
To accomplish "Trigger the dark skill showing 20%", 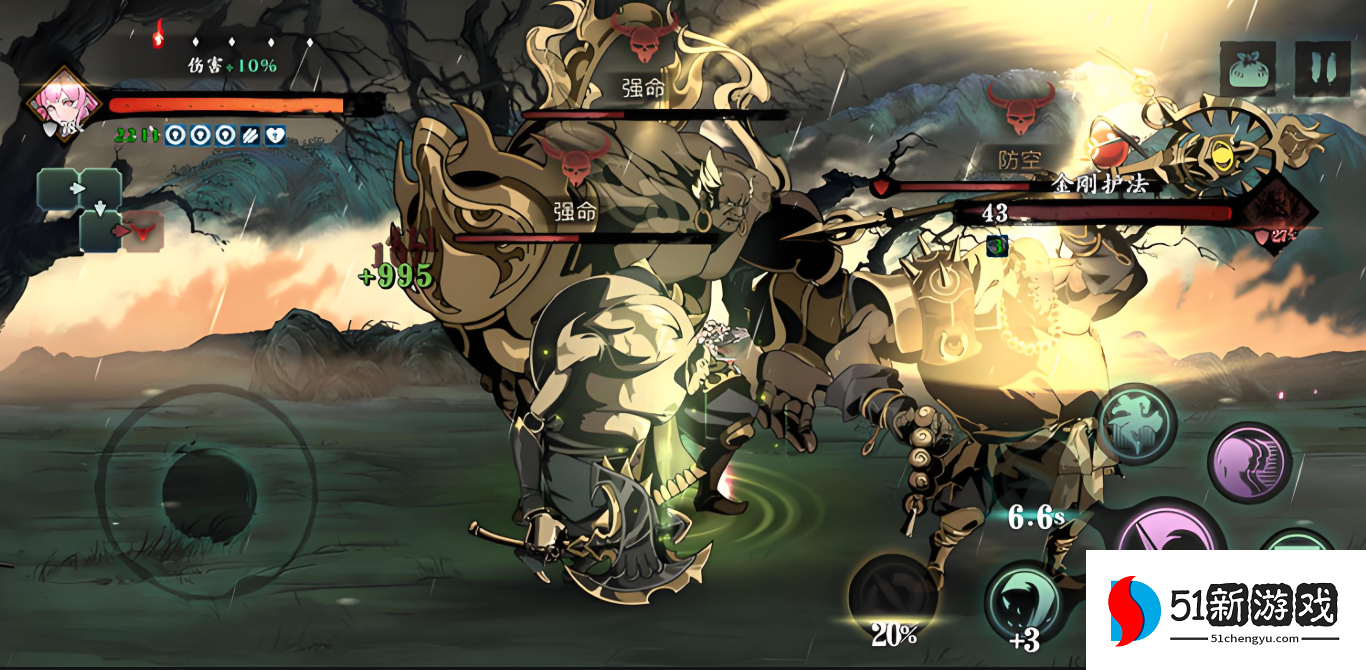I will (x=893, y=597).
